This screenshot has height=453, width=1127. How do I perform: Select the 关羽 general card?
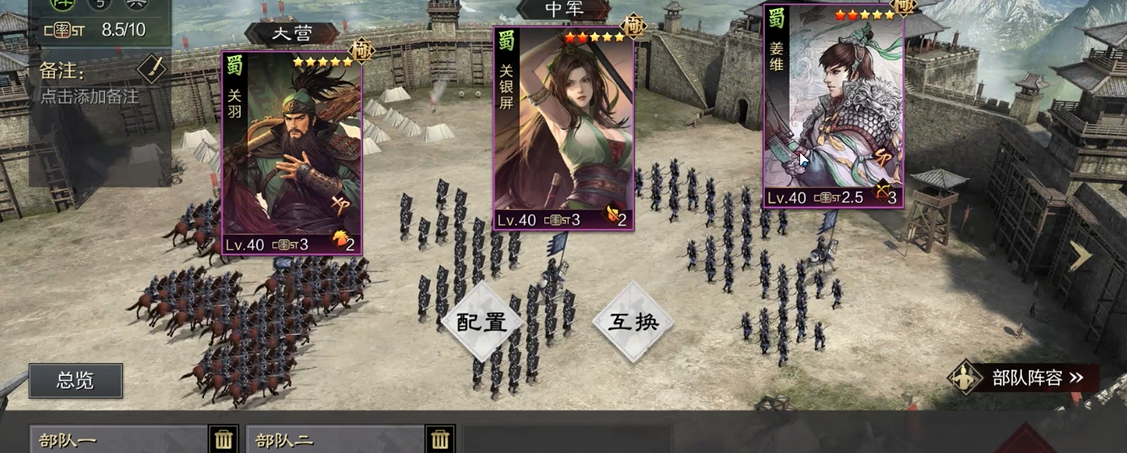[291, 153]
